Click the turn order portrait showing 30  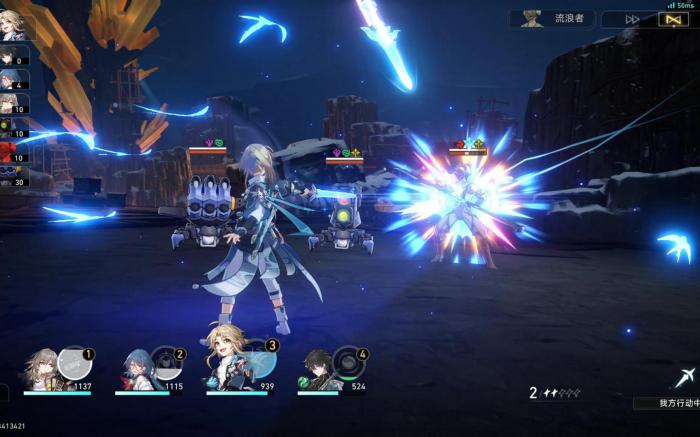(13, 176)
